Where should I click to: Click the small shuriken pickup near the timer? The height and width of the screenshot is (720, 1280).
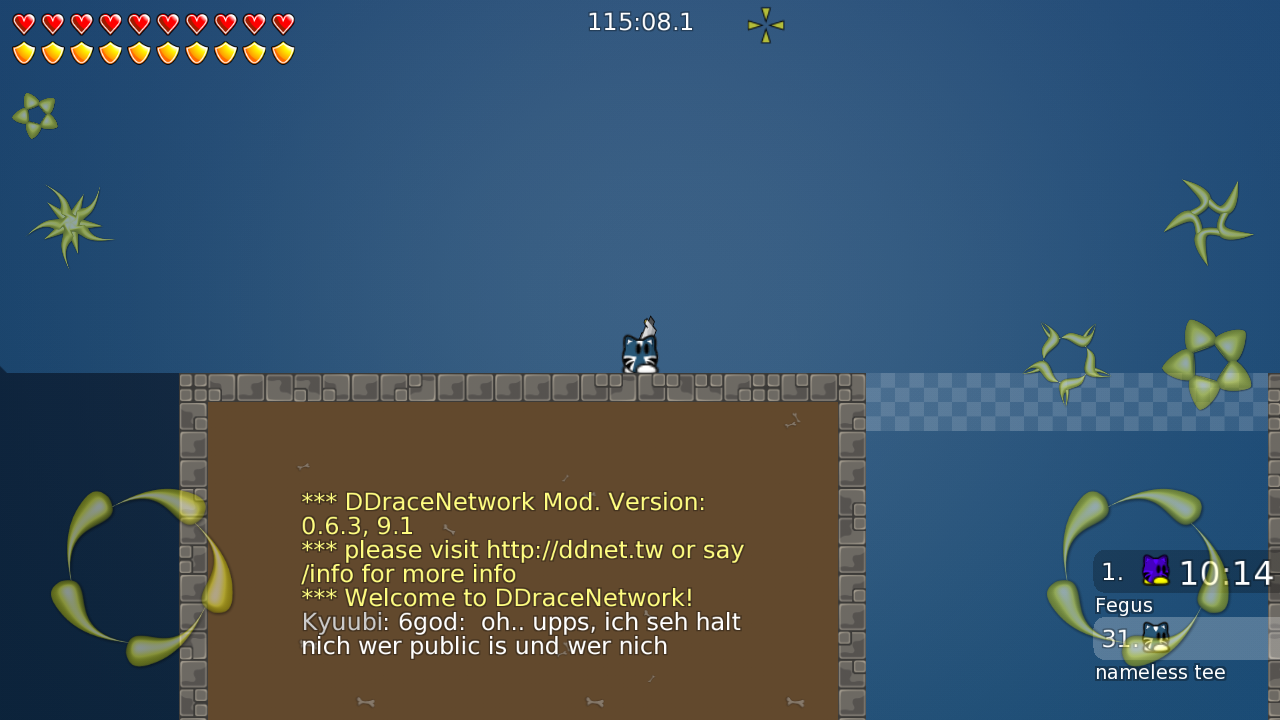tap(764, 25)
